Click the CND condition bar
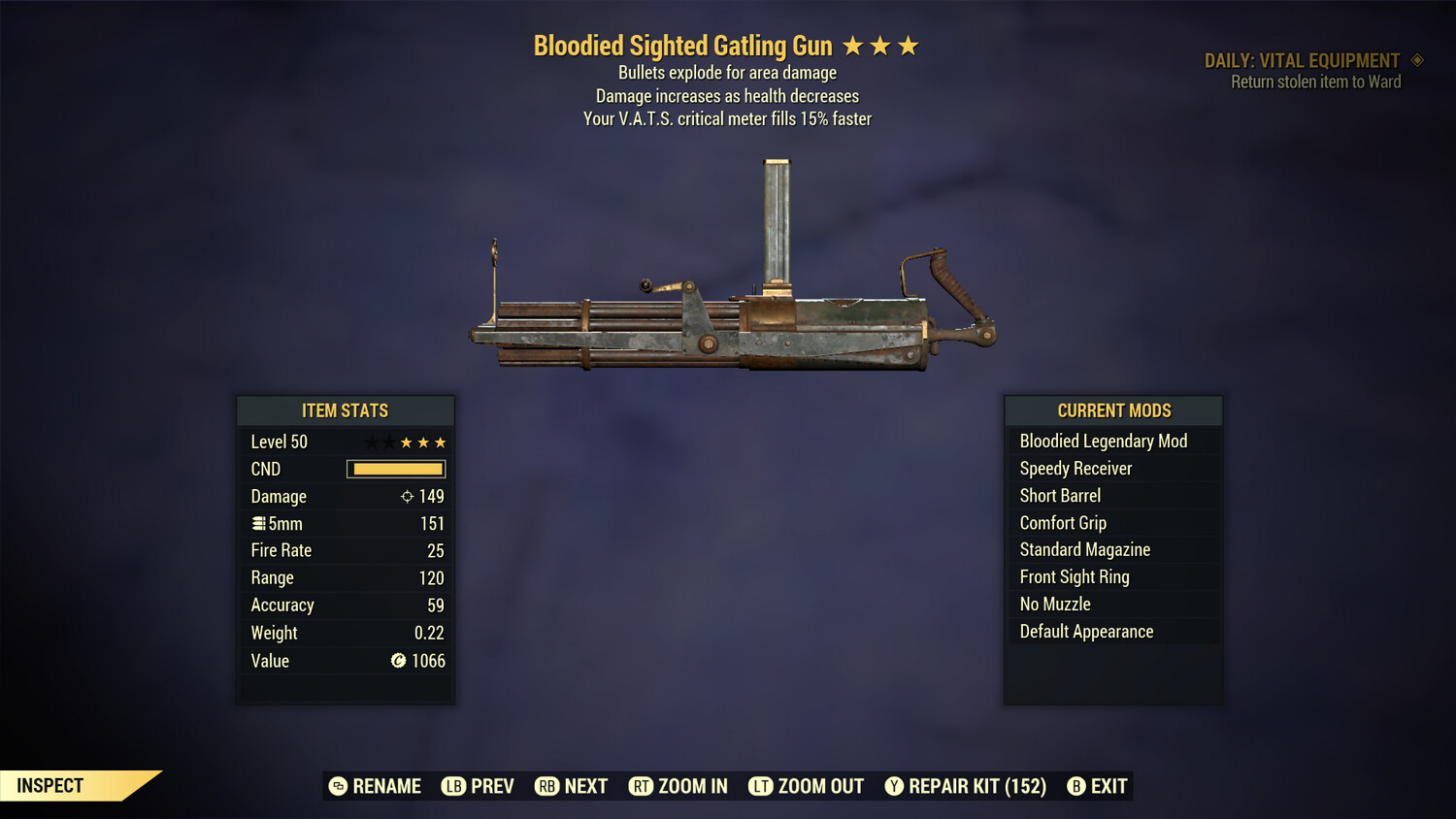The image size is (1456, 819). (395, 469)
